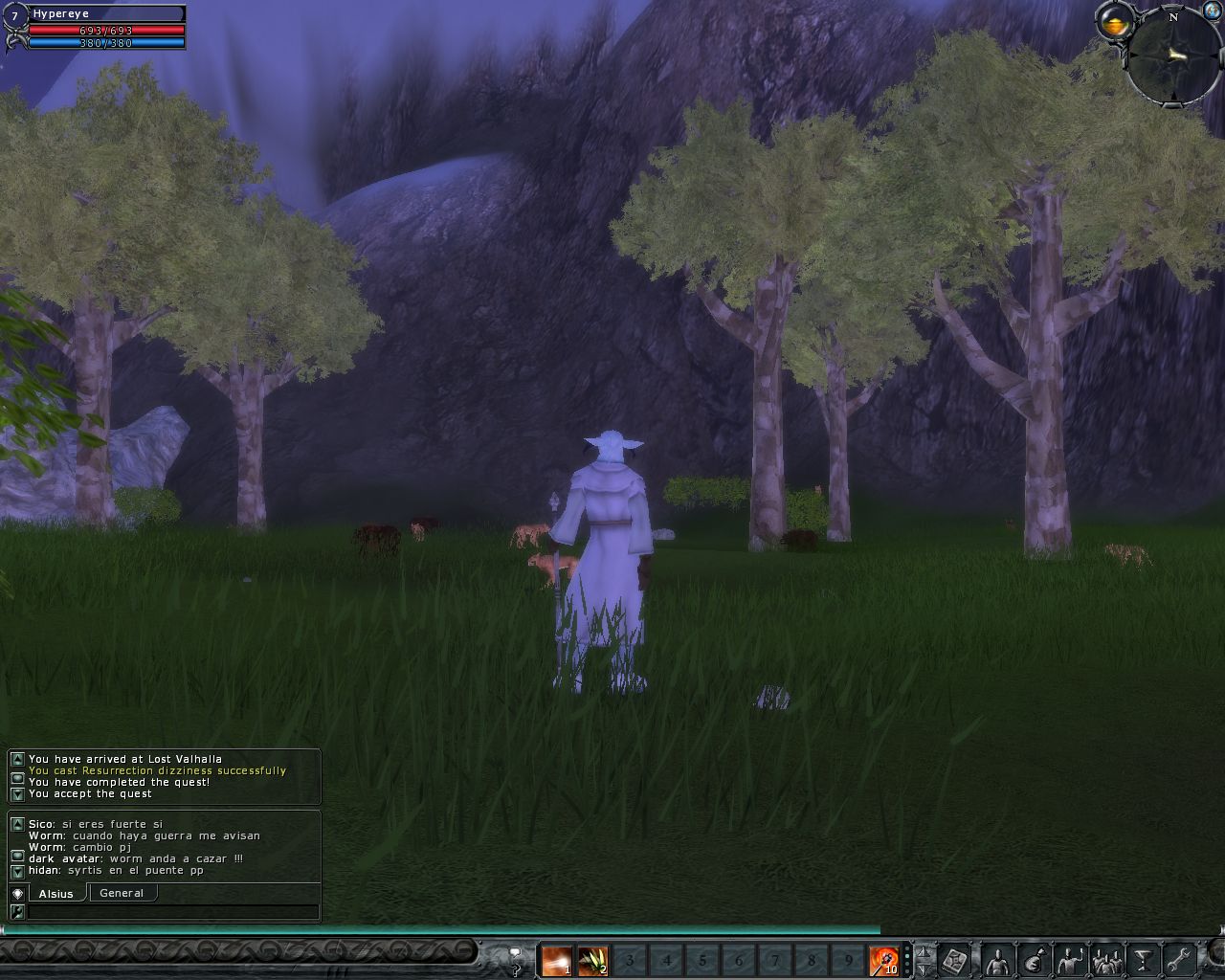1225x980 pixels.
Task: Open chat options with the small wrench
Action: click(x=17, y=912)
